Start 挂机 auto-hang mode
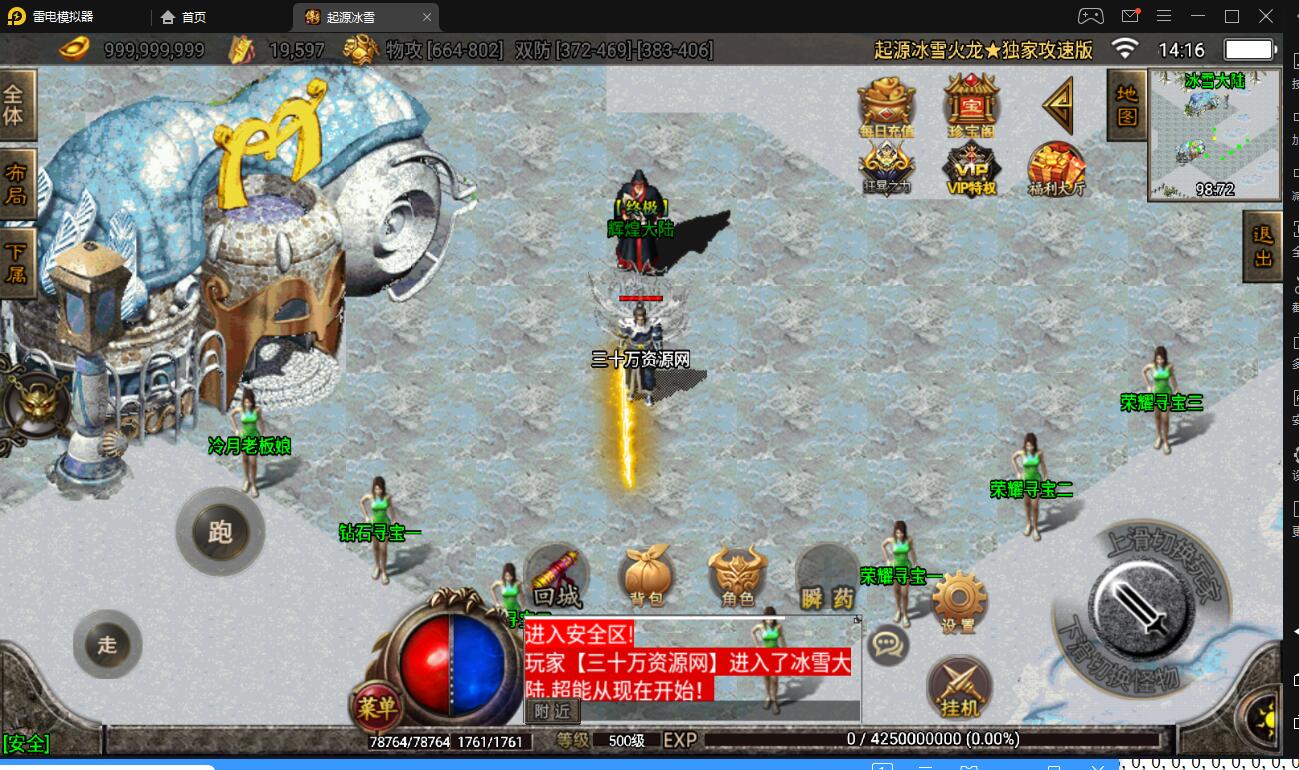The width and height of the screenshot is (1299, 770). coord(959,688)
